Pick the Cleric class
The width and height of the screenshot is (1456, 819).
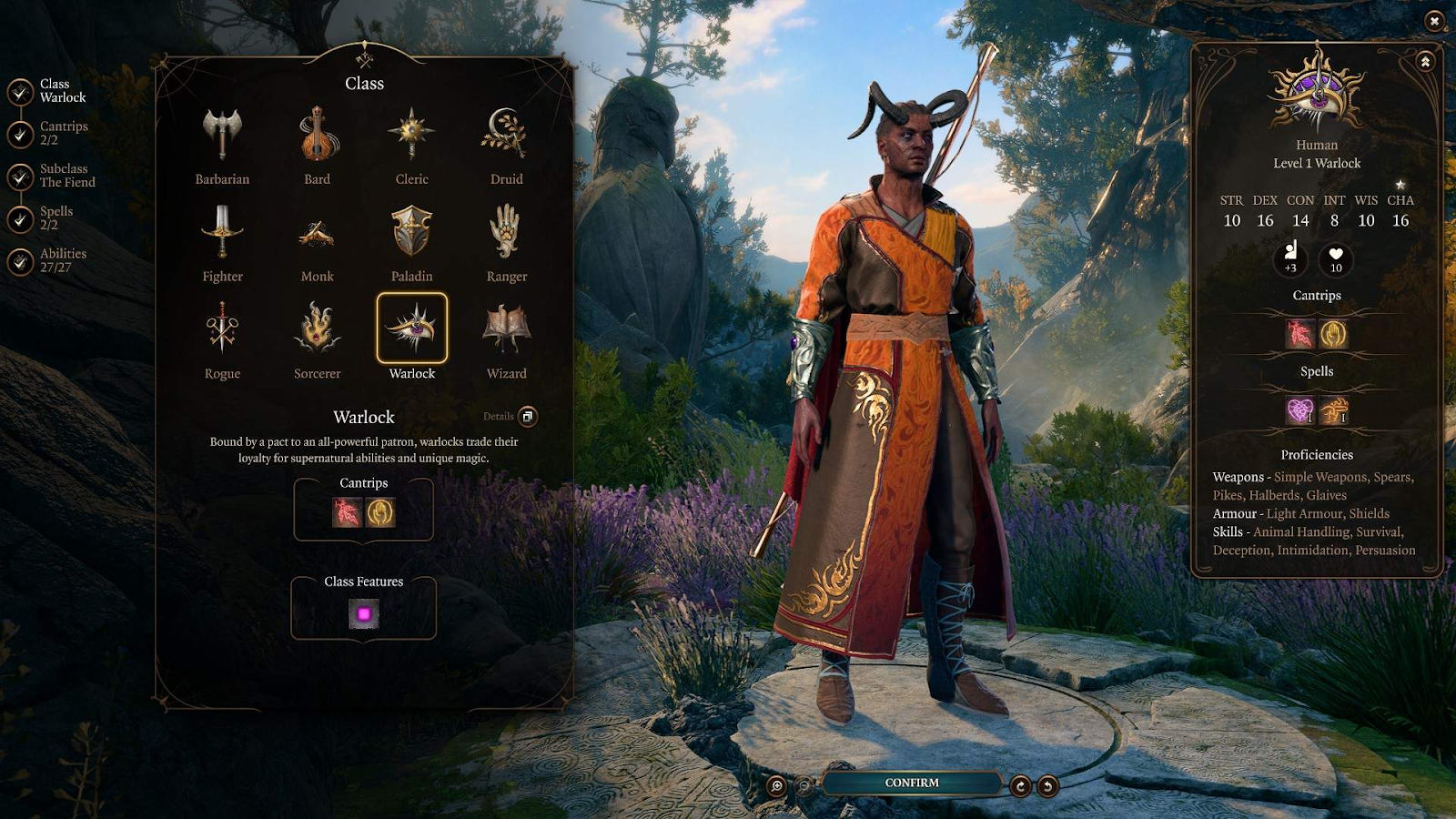(412, 136)
